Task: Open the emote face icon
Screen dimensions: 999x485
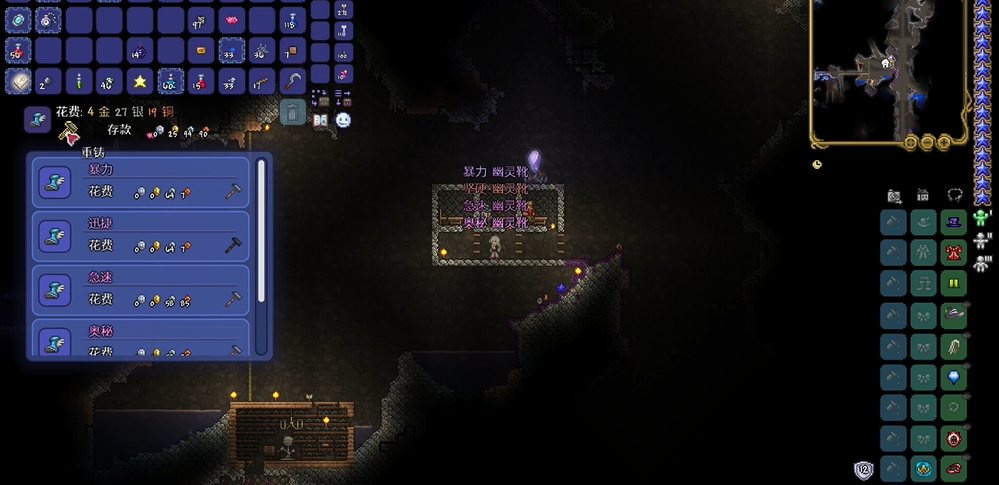Action: [343, 119]
